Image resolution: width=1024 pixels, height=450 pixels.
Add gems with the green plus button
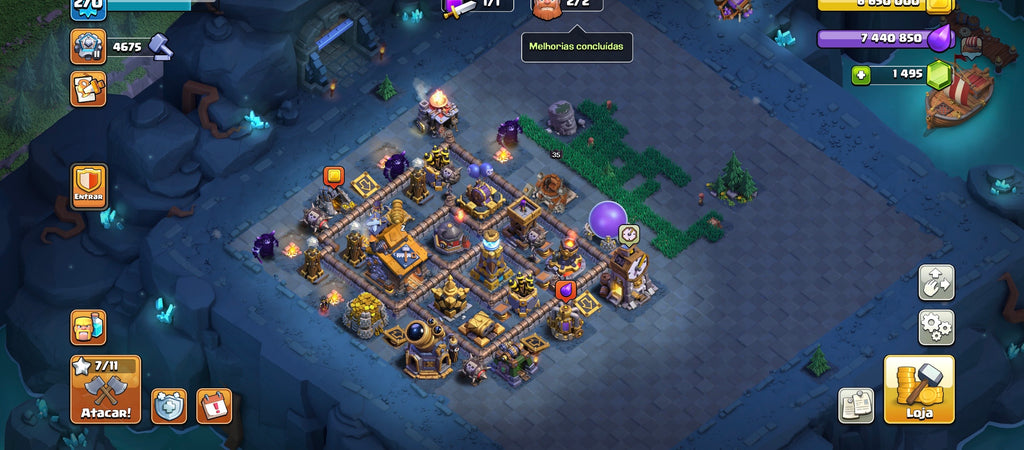point(861,74)
